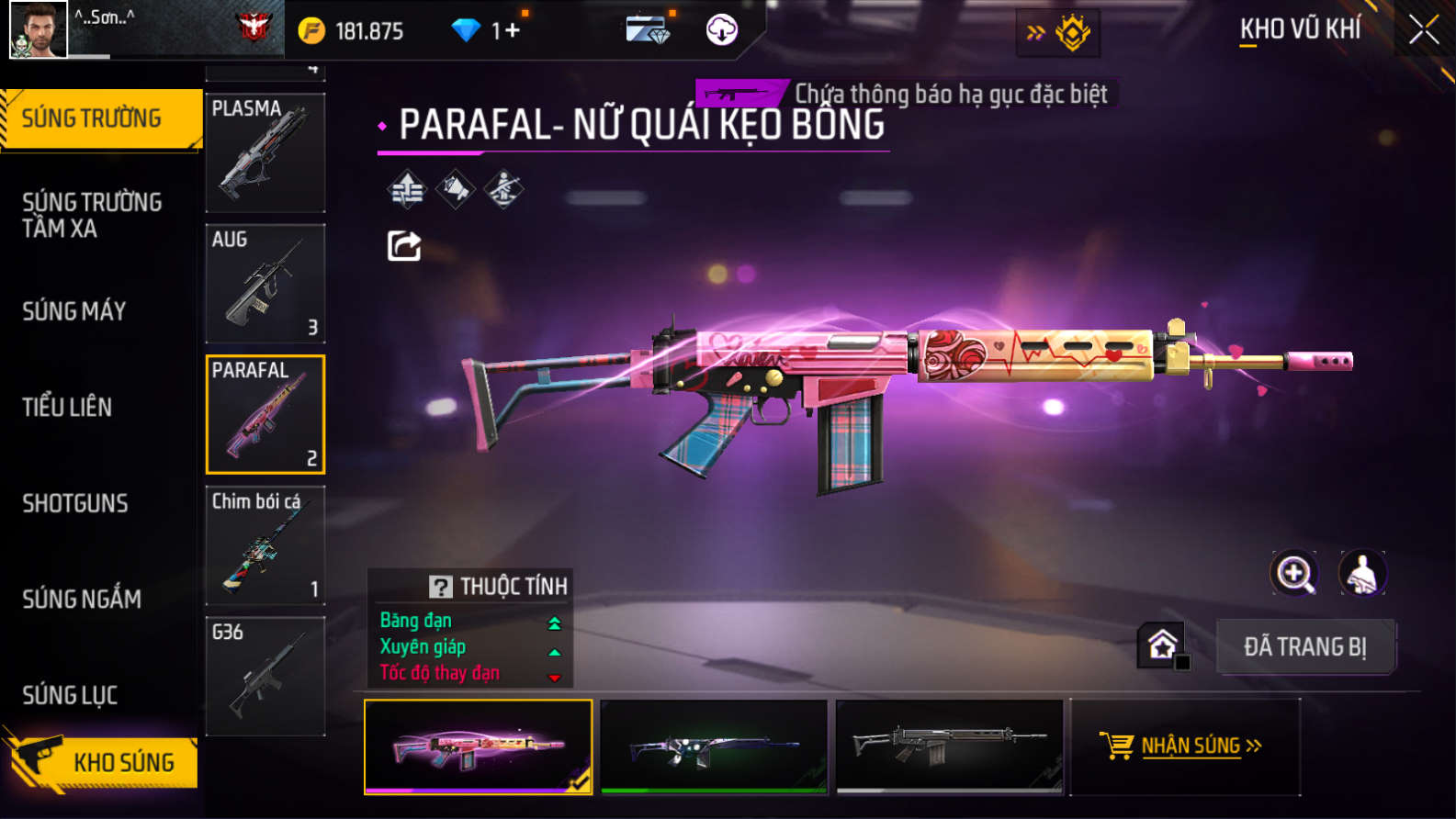
Task: Open the Súng Ngắm category
Action: click(82, 599)
